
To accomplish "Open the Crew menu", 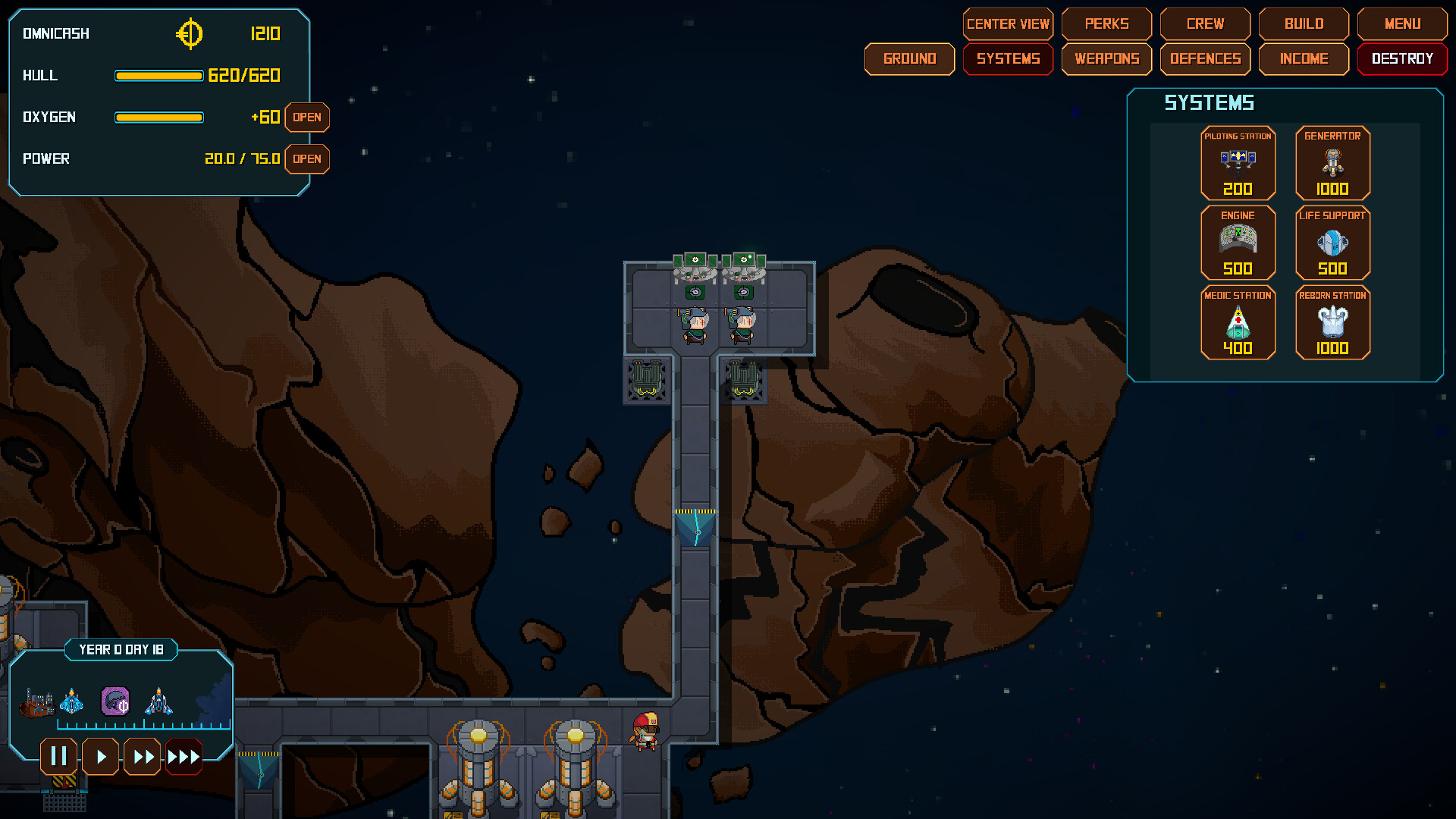I will (1205, 24).
